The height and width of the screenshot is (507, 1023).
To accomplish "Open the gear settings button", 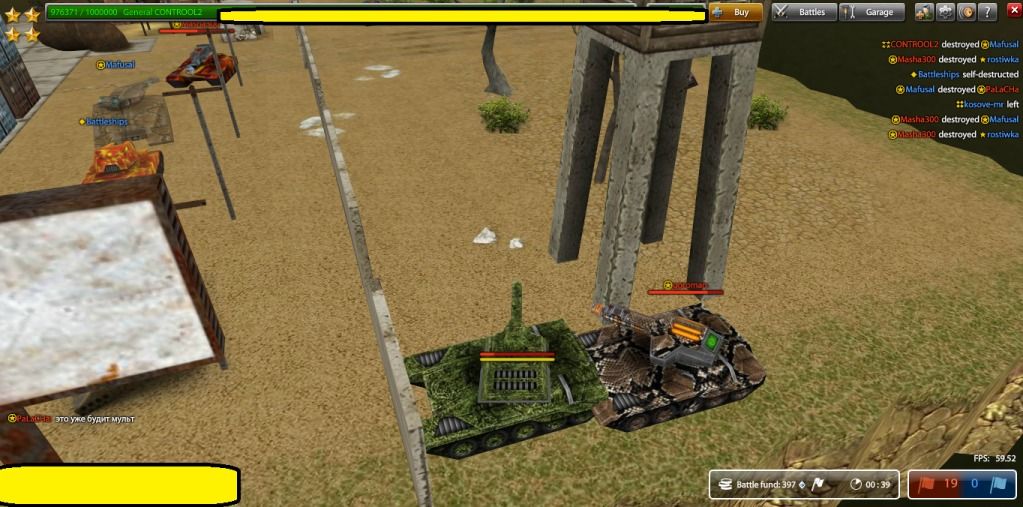I will coord(945,12).
